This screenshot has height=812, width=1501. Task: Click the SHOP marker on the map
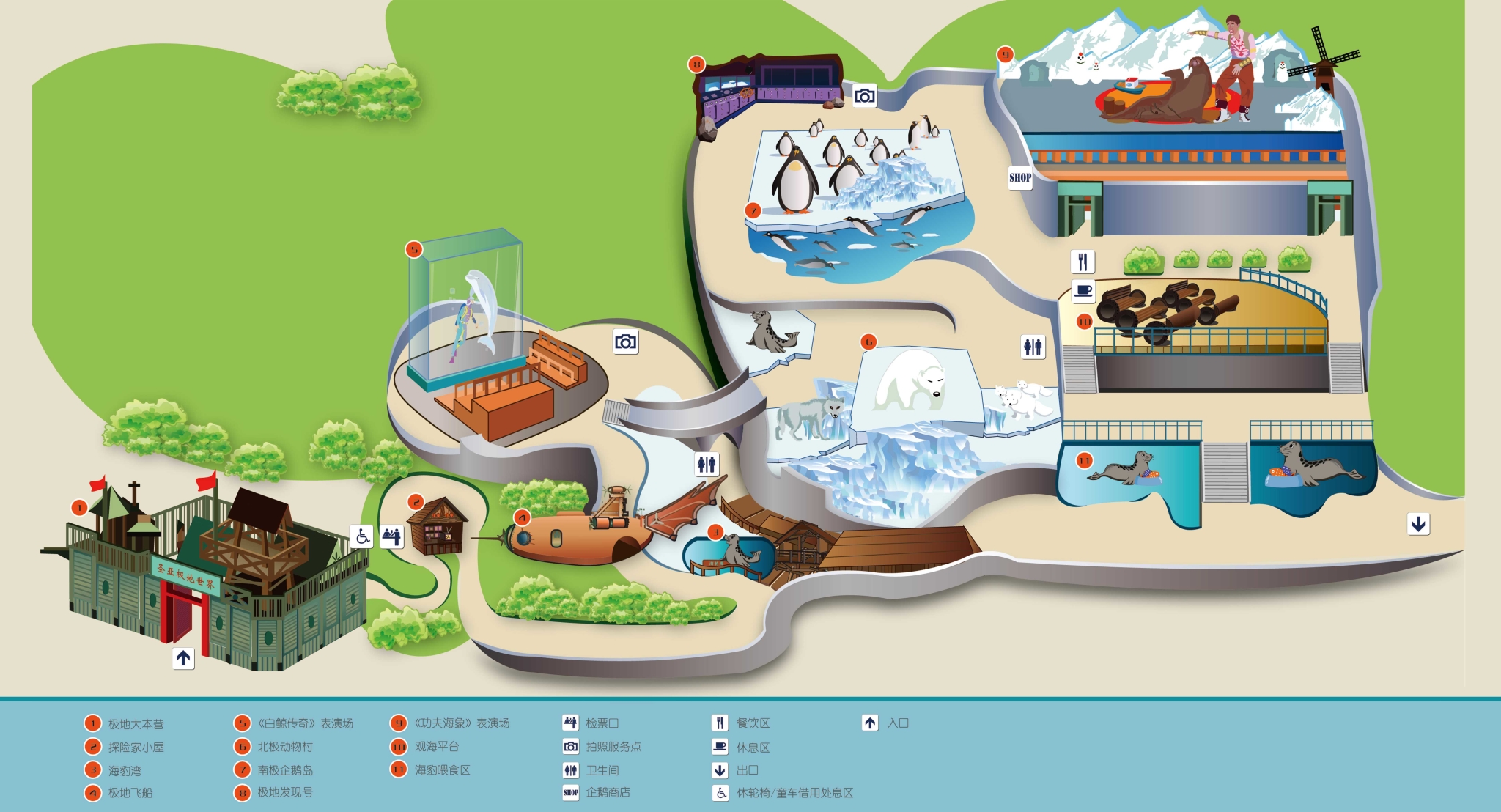(x=1019, y=177)
